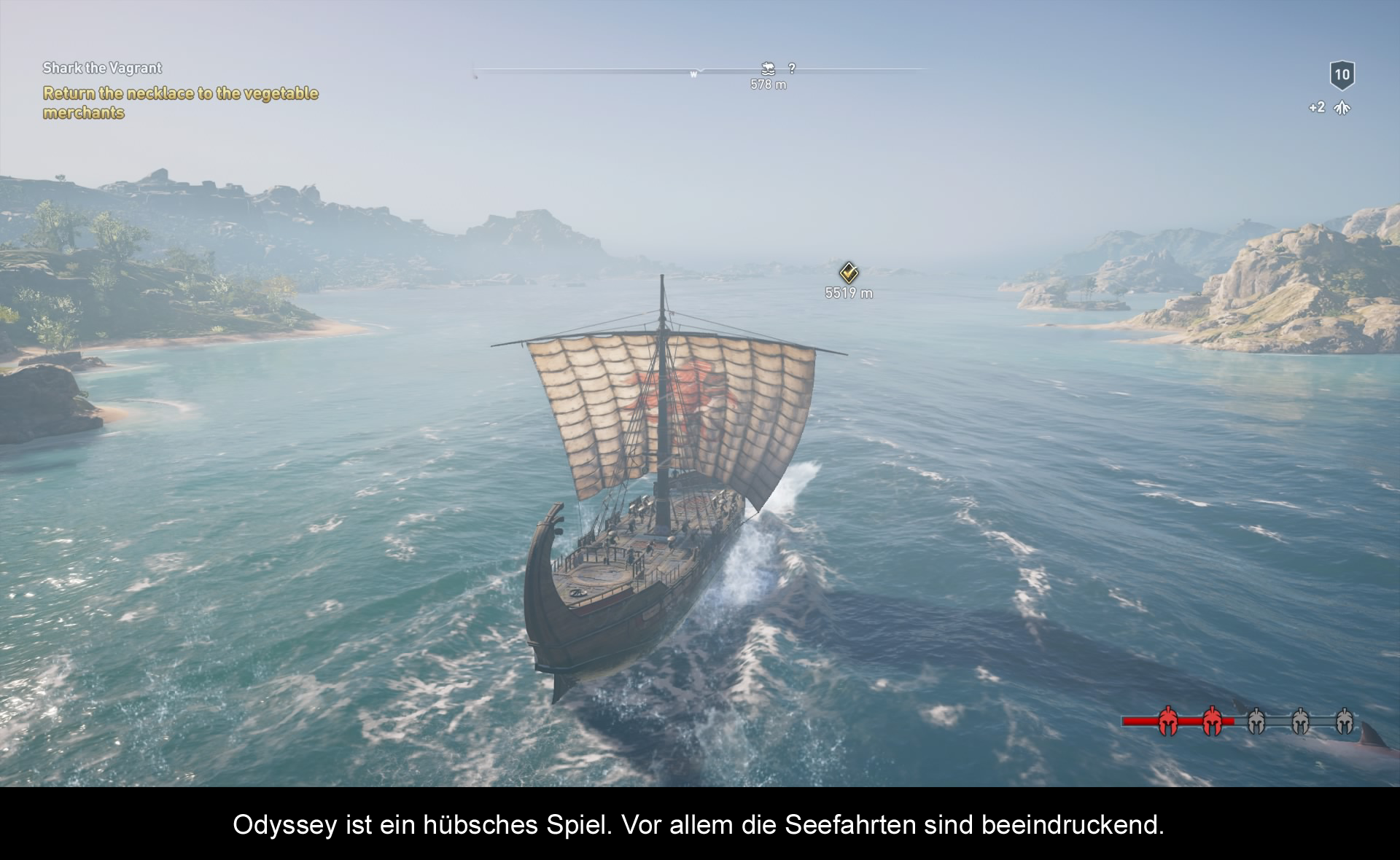Open the level 10 shield badge
The width and height of the screenshot is (1400, 860).
pos(1342,74)
